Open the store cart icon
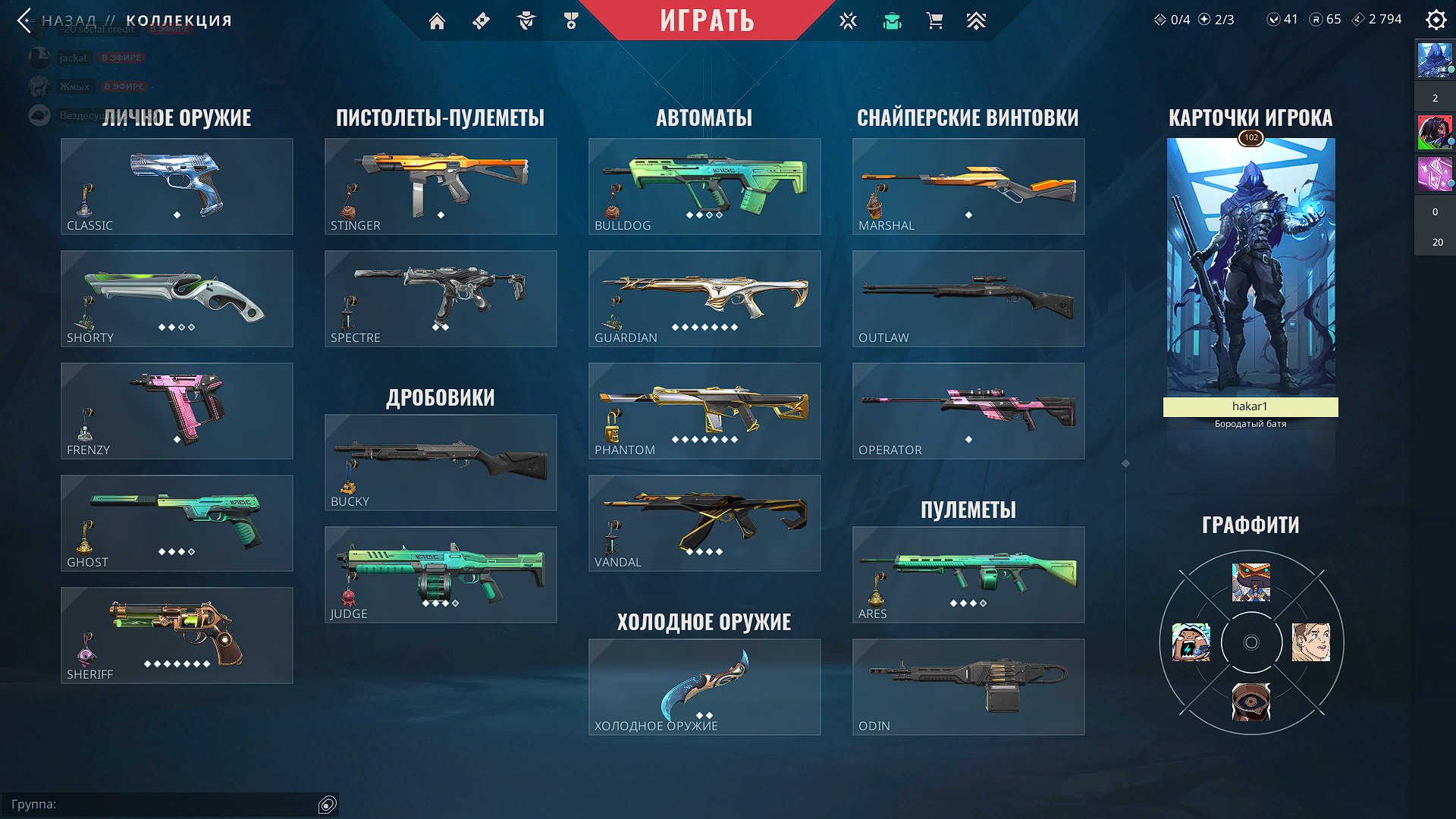Screen dimensions: 1456x819 pos(934,21)
